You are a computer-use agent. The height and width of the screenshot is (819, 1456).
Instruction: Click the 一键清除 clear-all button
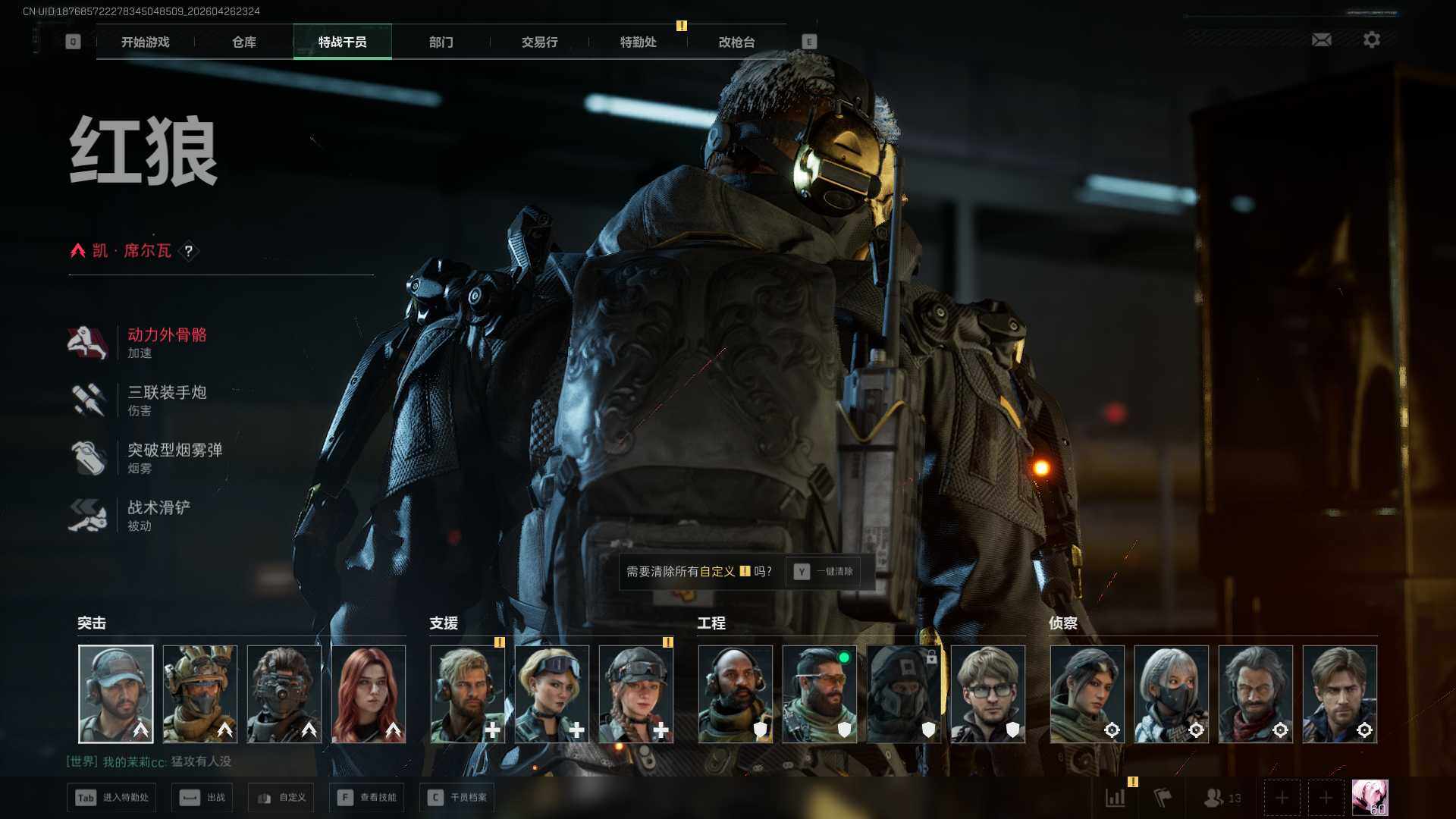[824, 572]
